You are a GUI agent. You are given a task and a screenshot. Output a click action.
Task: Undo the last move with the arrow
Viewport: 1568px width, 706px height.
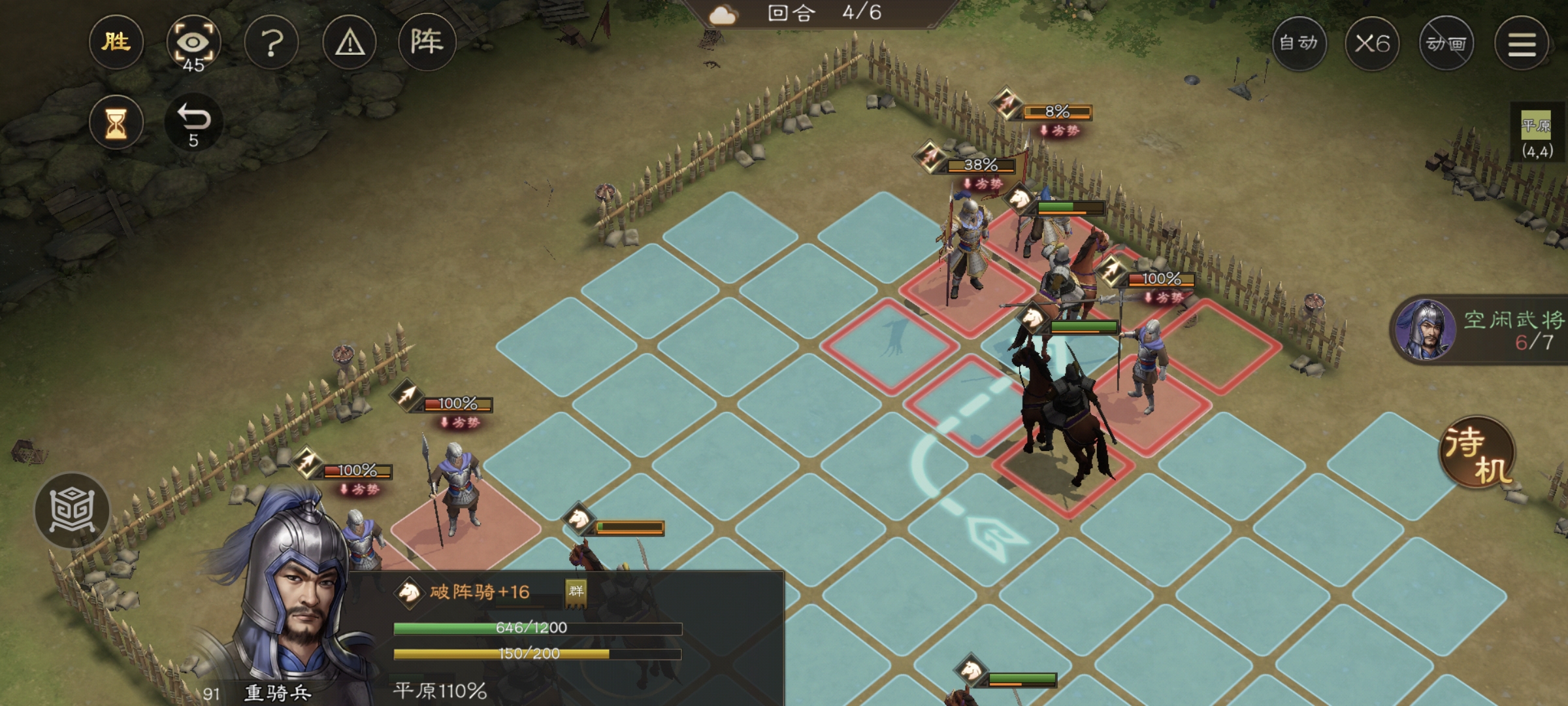pyautogui.click(x=194, y=122)
